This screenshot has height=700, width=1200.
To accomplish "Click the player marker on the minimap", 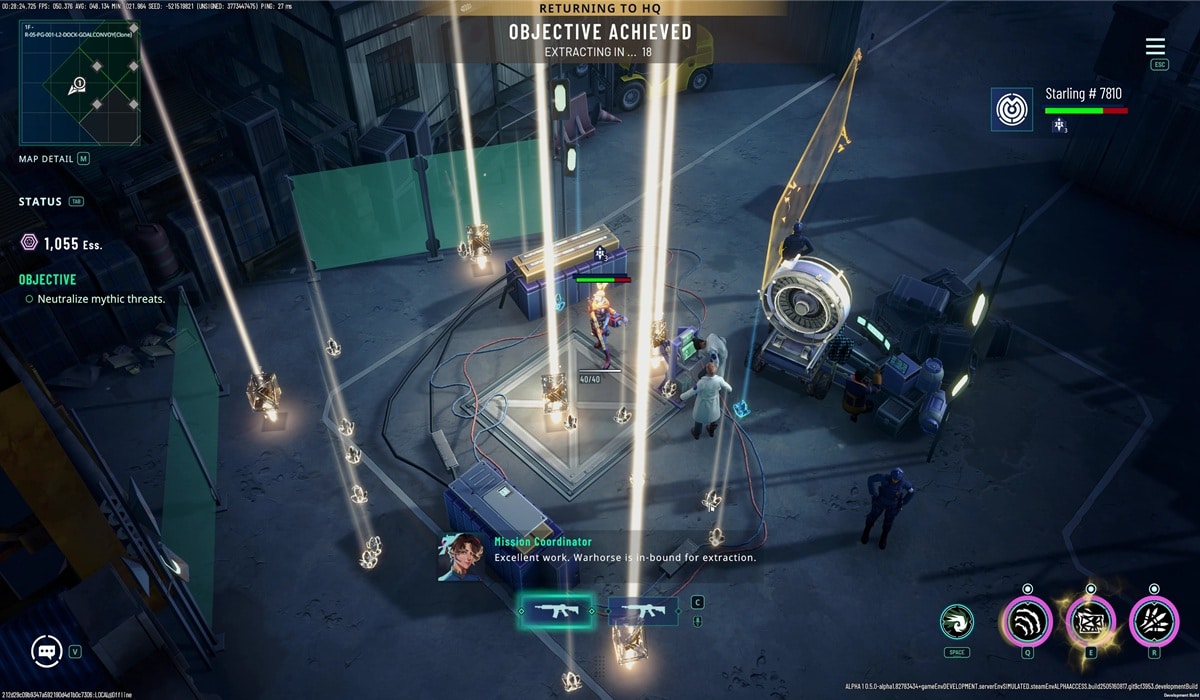I will [x=77, y=86].
